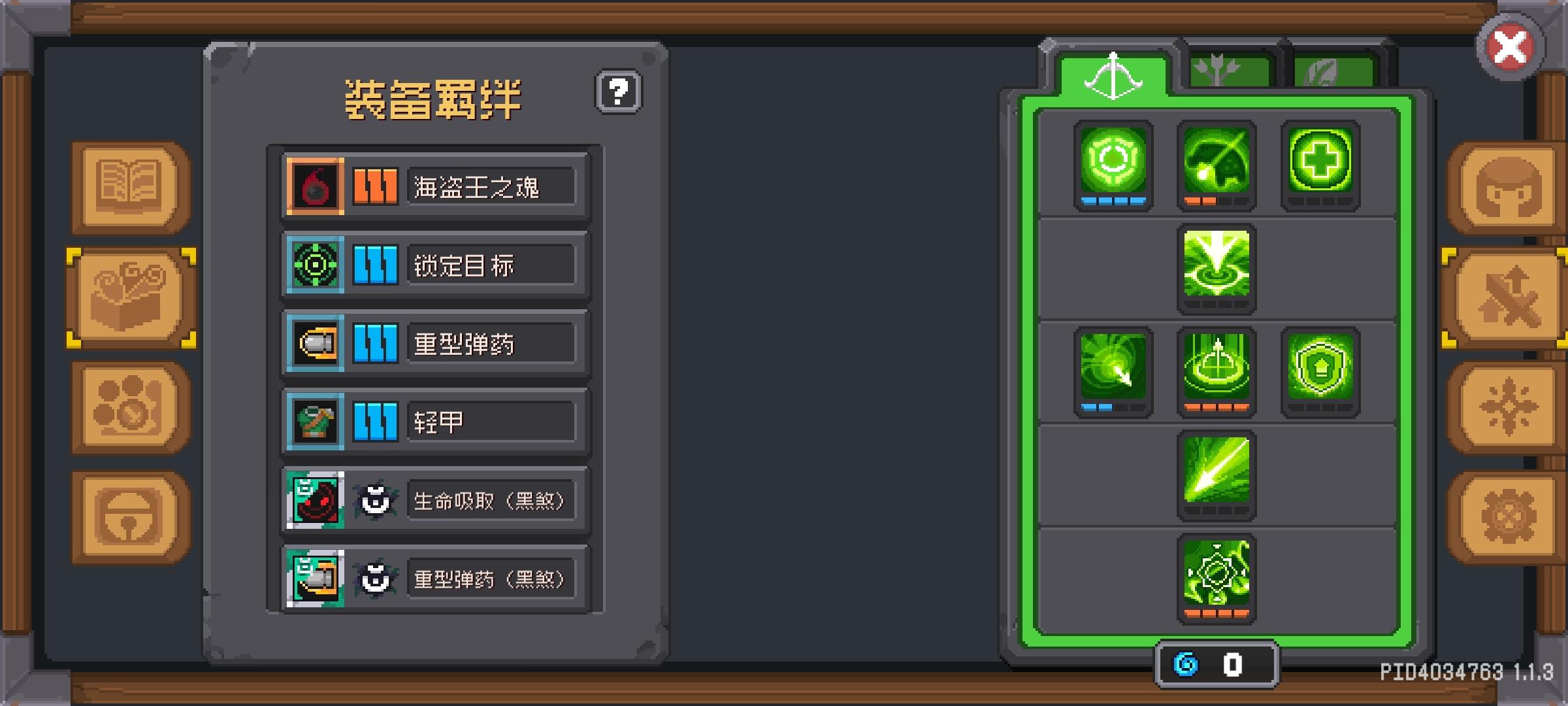Open the help question mark button
The image size is (1568, 706).
pos(618,92)
